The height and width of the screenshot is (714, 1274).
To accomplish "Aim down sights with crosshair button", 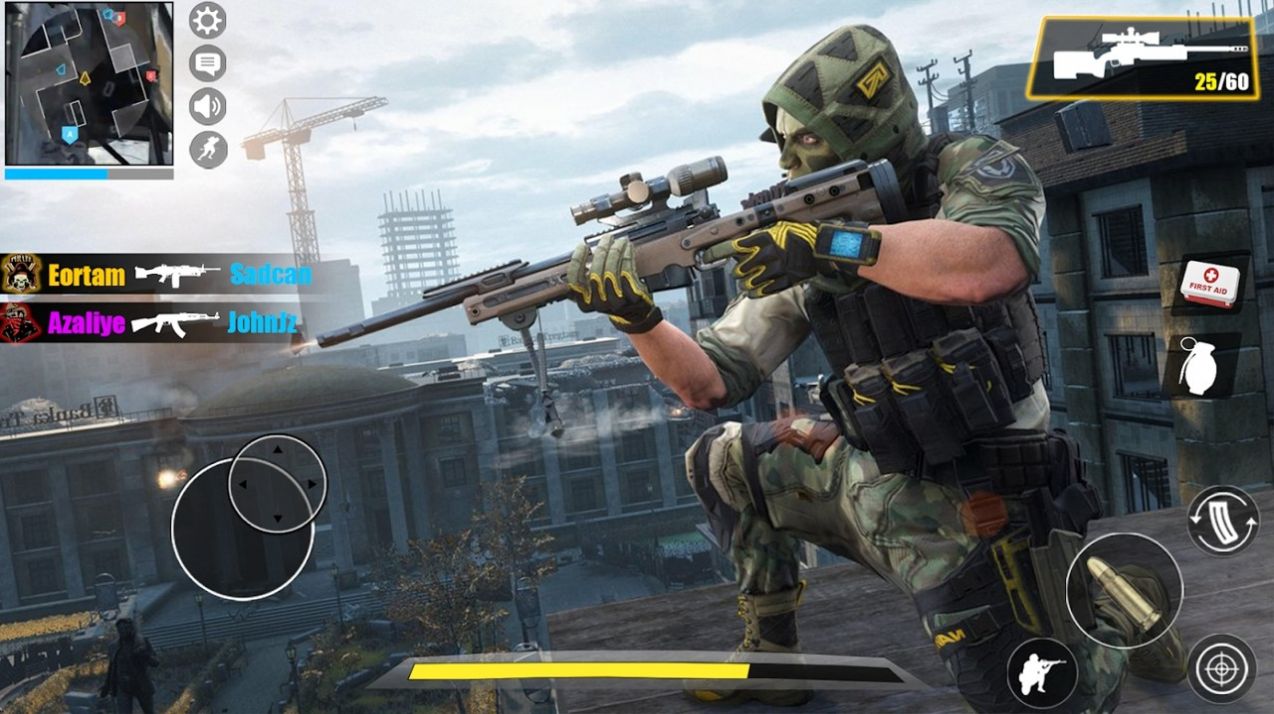I will point(1221,668).
